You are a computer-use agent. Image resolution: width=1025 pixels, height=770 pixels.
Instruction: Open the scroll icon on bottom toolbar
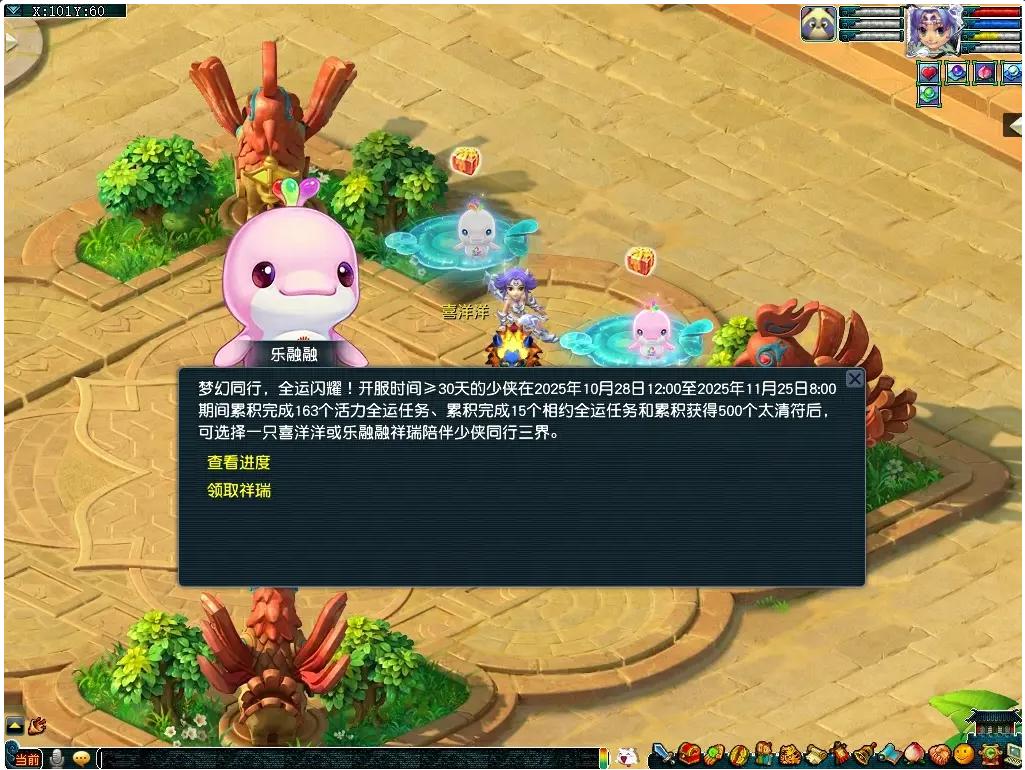(815, 754)
